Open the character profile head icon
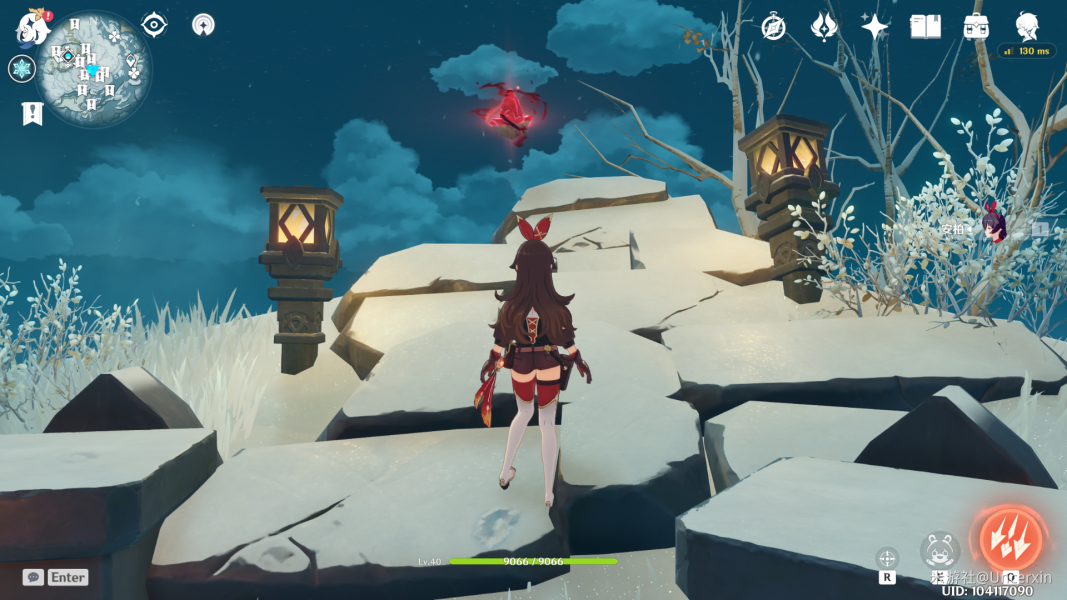The height and width of the screenshot is (600, 1067). [1027, 26]
